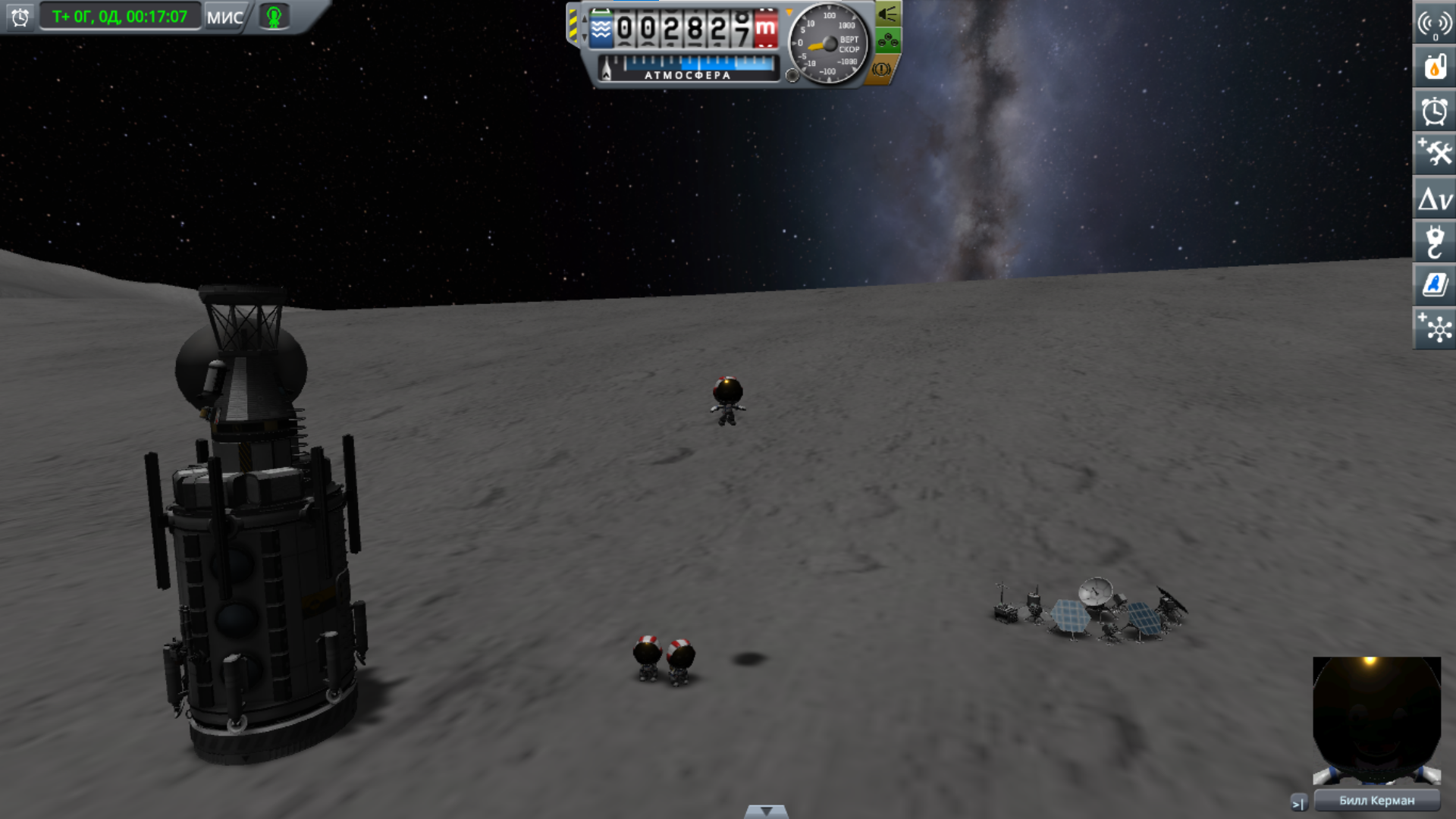
Task: Toggle the green gear action button
Action: point(887,40)
